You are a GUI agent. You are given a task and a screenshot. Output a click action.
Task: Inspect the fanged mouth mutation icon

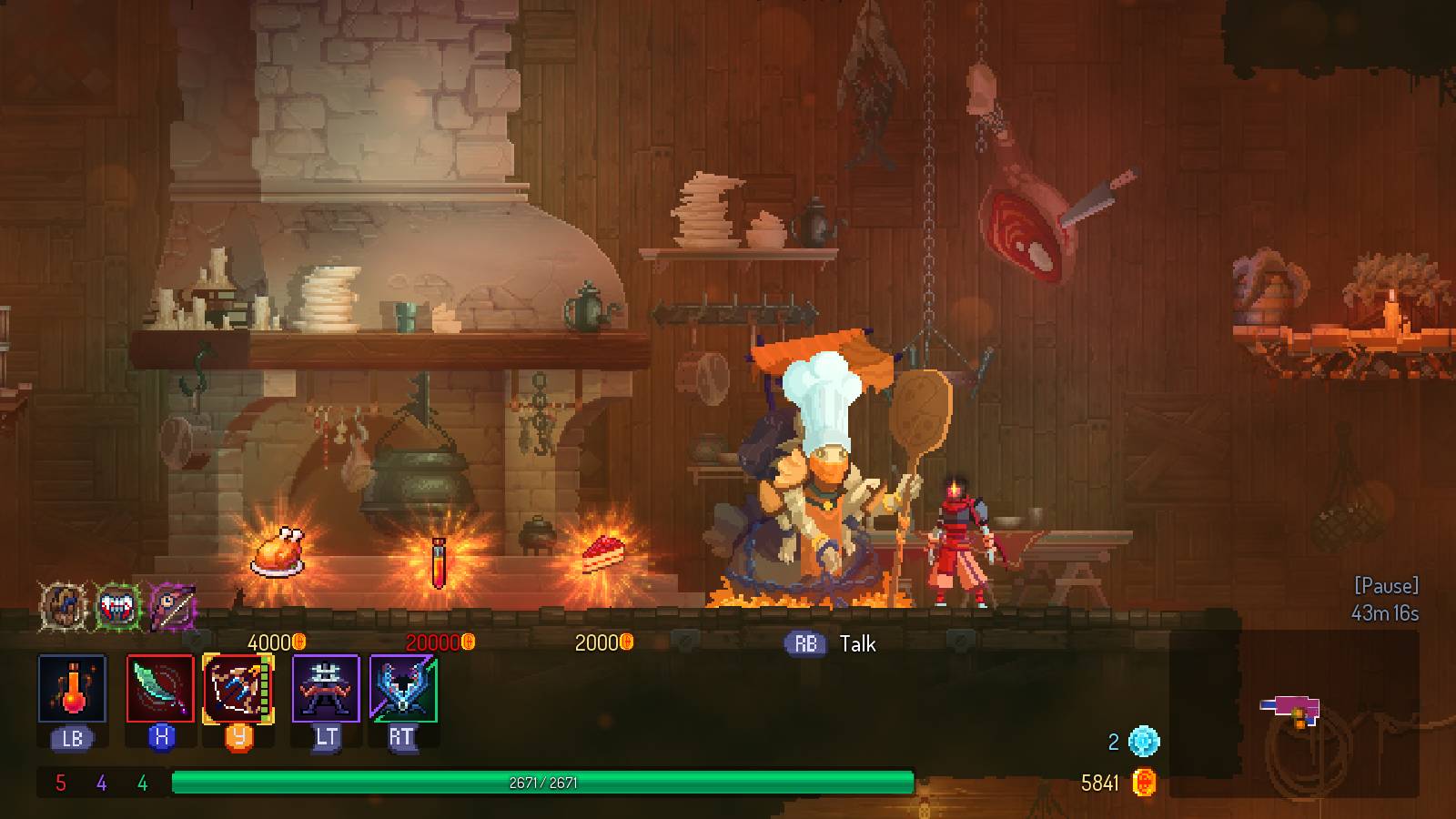click(118, 605)
